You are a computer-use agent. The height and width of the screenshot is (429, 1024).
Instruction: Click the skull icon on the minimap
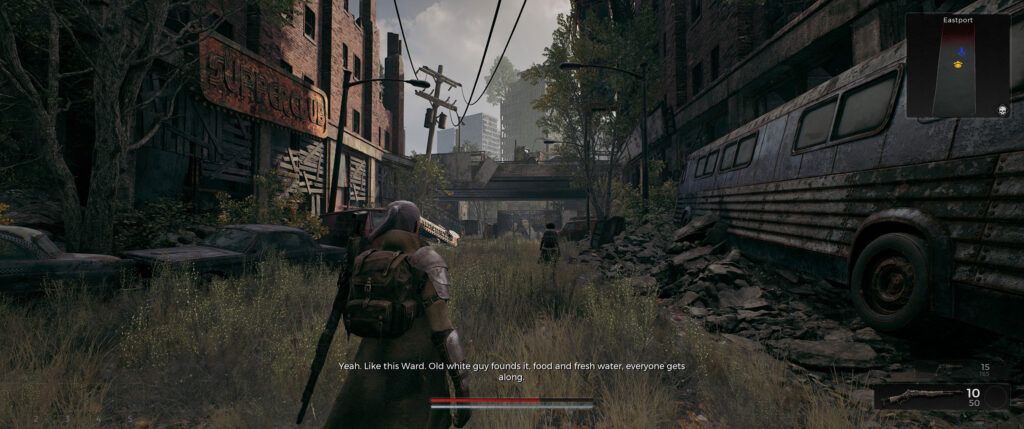coord(1002,109)
